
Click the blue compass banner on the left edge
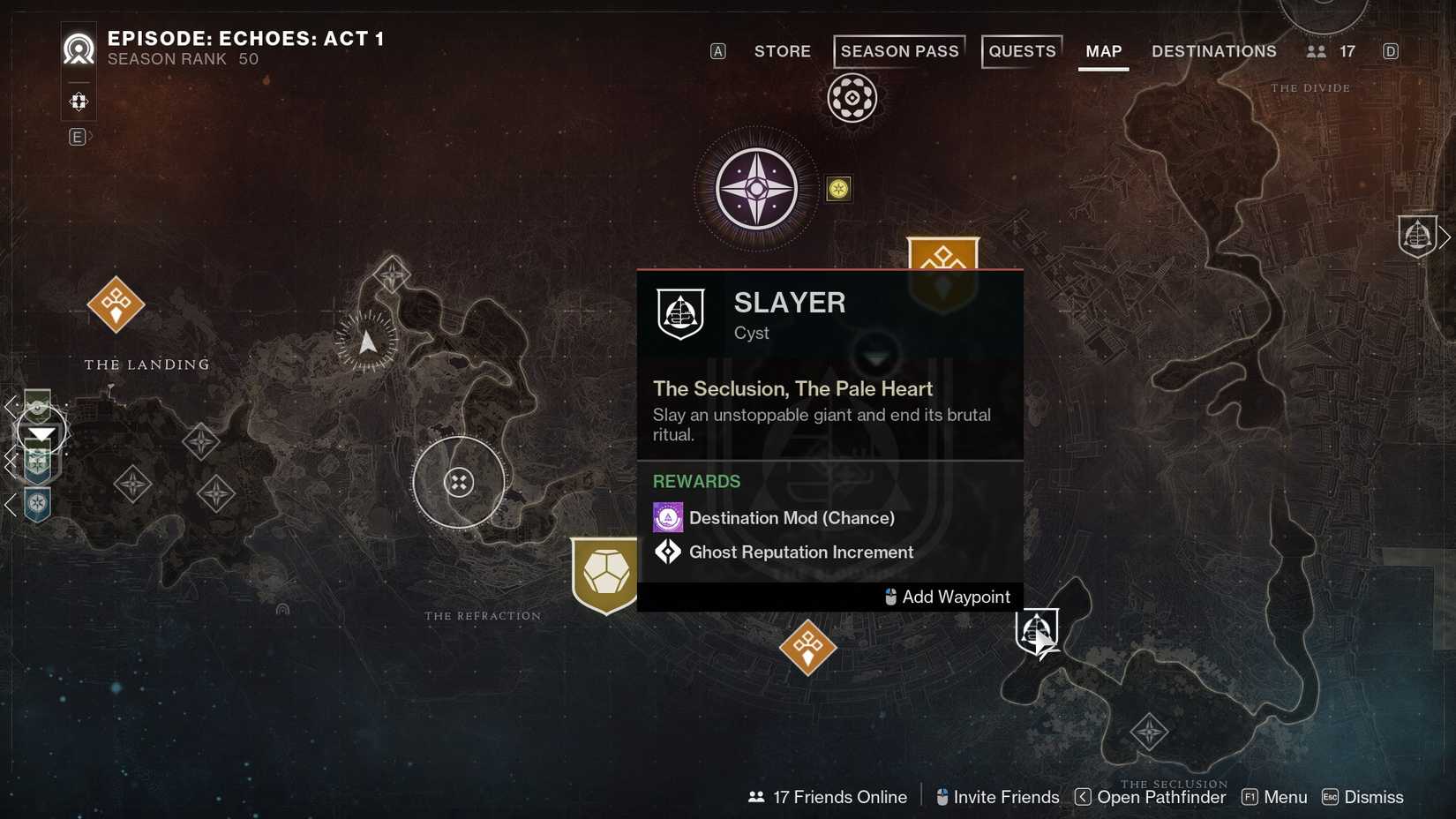click(37, 505)
